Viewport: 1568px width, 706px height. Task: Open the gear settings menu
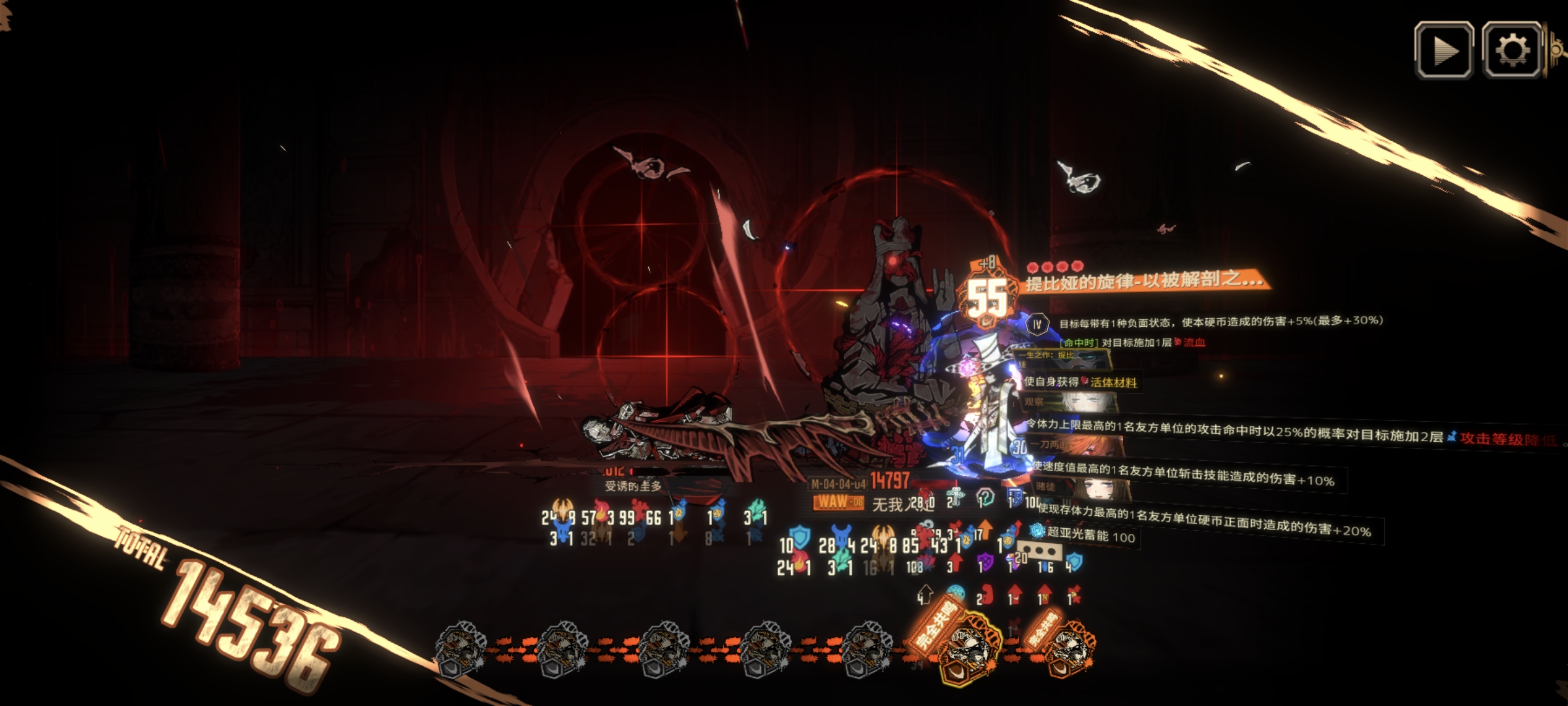[1512, 50]
